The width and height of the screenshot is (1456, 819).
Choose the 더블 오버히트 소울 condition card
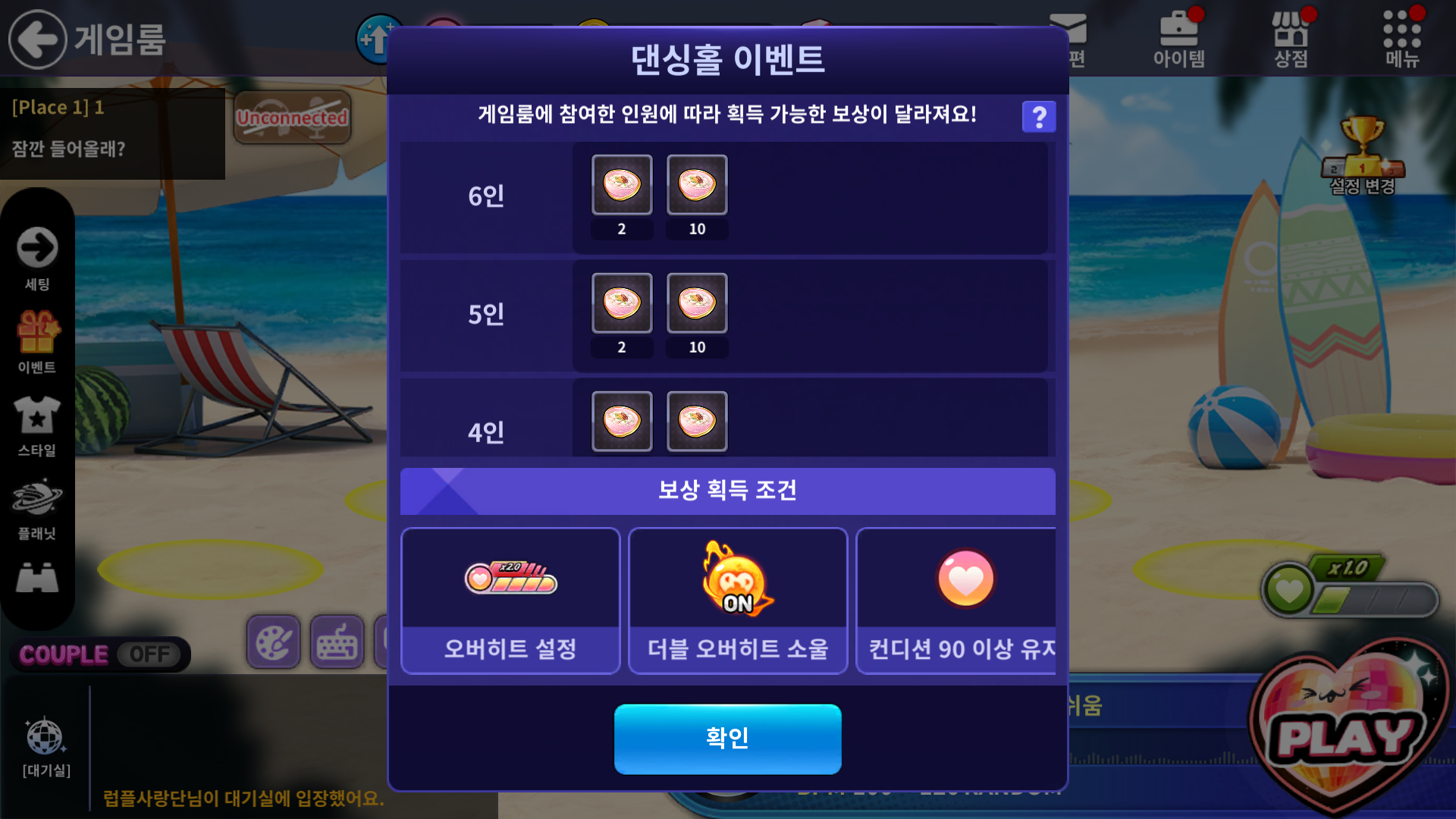(x=737, y=601)
